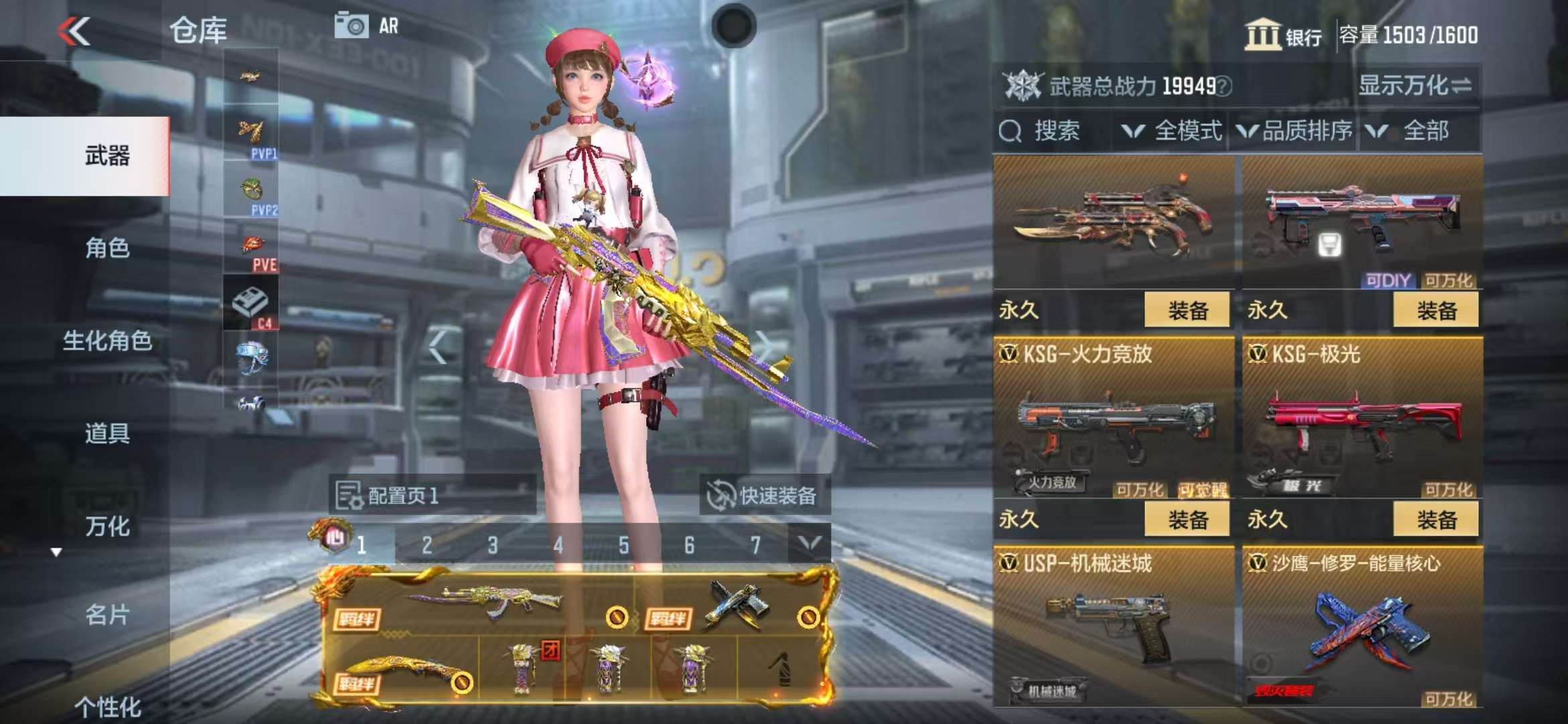Toggle the 显示万化 display switch

(1414, 86)
